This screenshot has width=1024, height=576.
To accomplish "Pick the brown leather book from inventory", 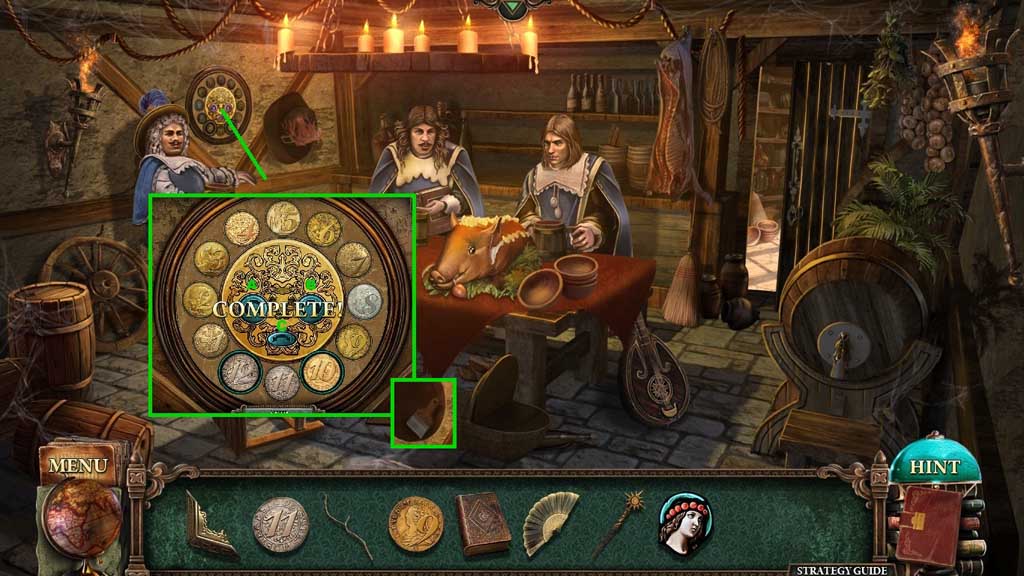I will (483, 522).
